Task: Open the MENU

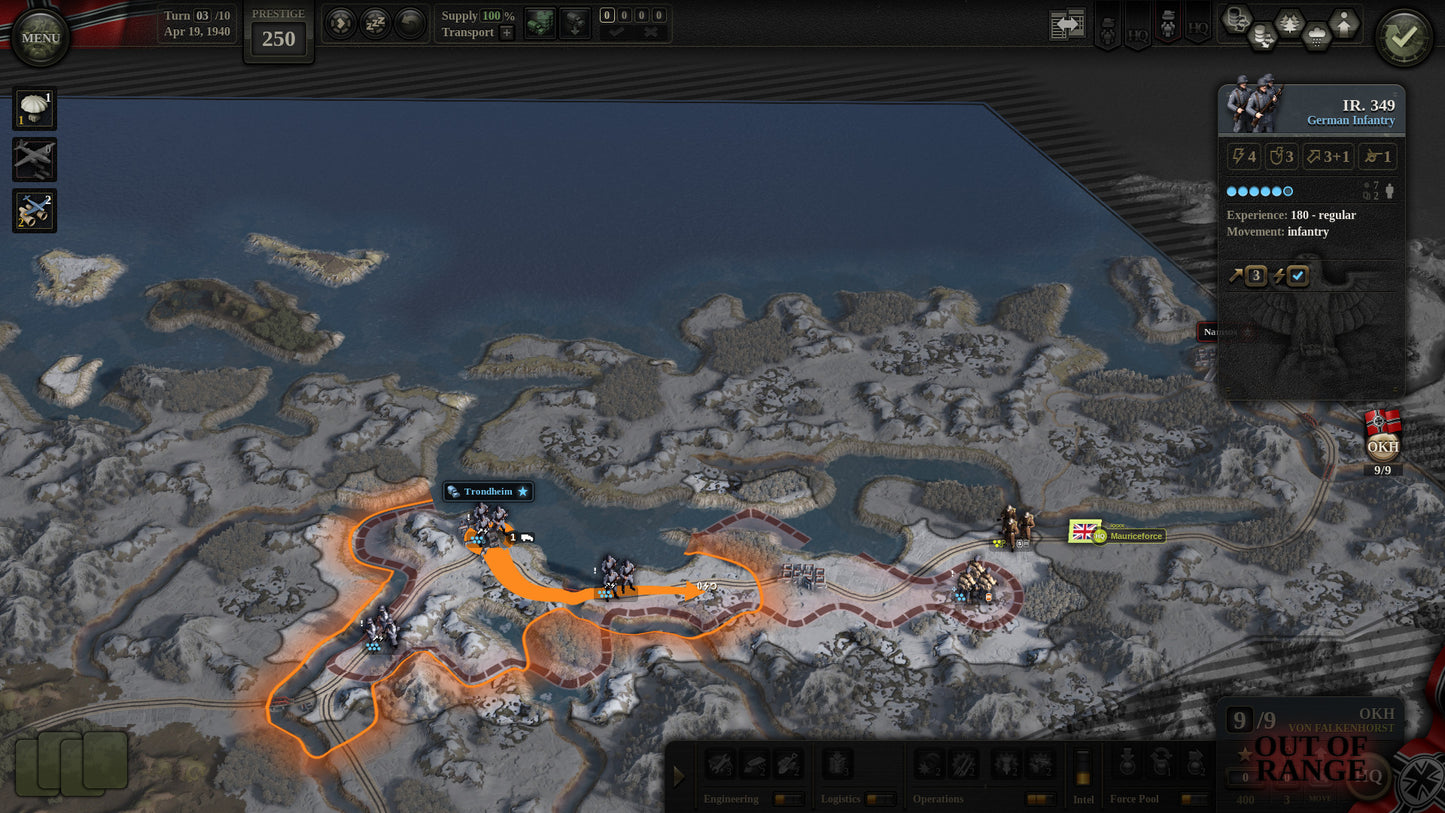Action: (39, 37)
